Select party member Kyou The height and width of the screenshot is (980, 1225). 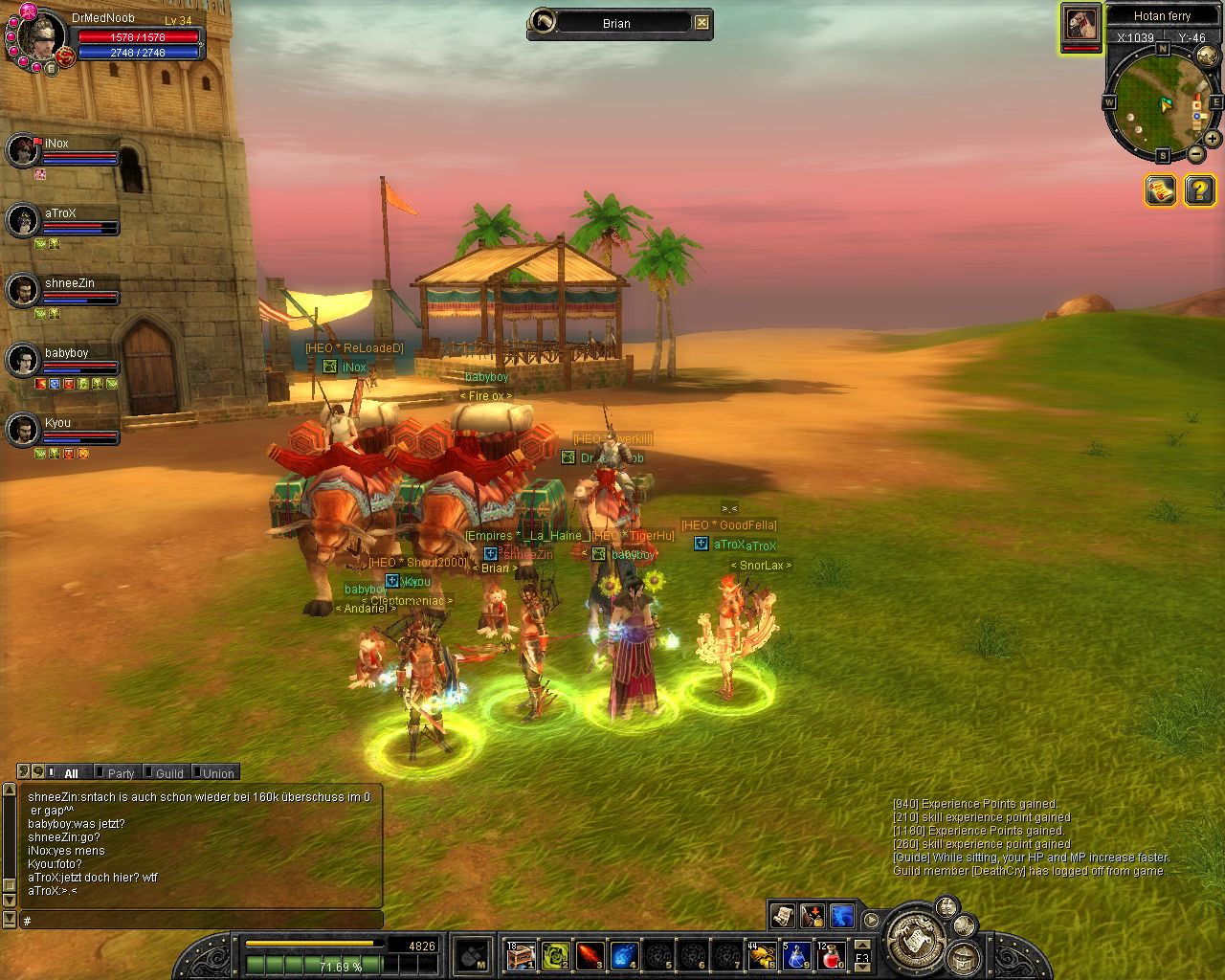(23, 430)
